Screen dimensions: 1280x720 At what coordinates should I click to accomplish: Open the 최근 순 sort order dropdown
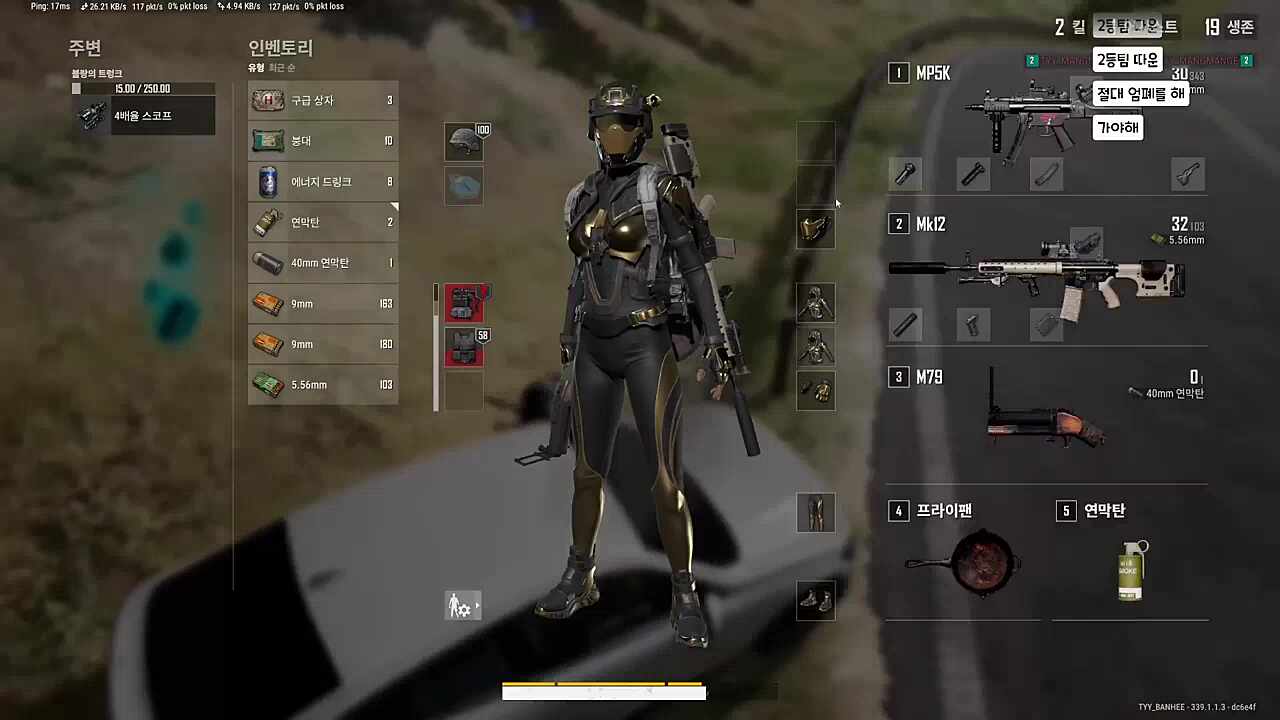click(x=282, y=67)
